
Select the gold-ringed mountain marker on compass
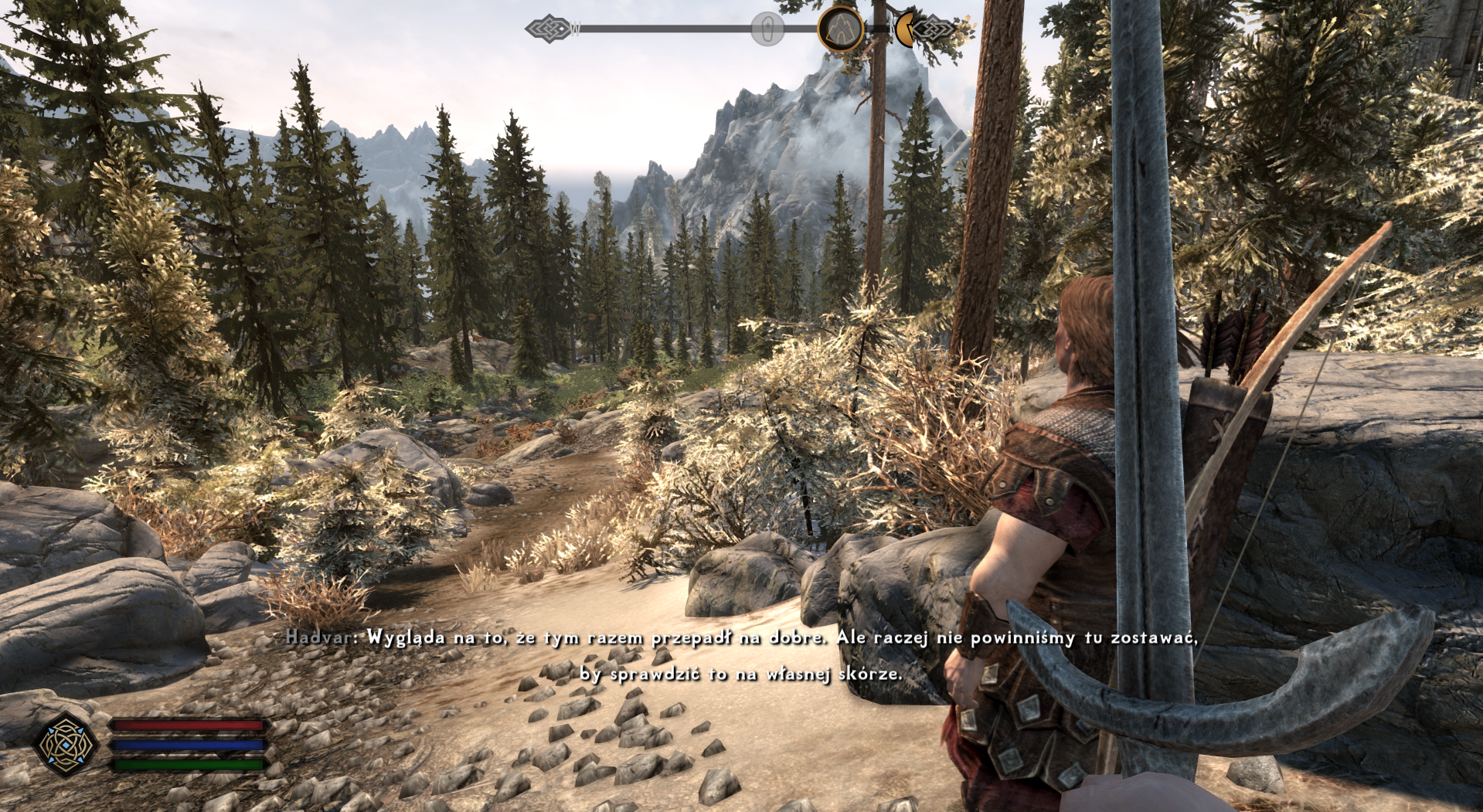coord(841,29)
